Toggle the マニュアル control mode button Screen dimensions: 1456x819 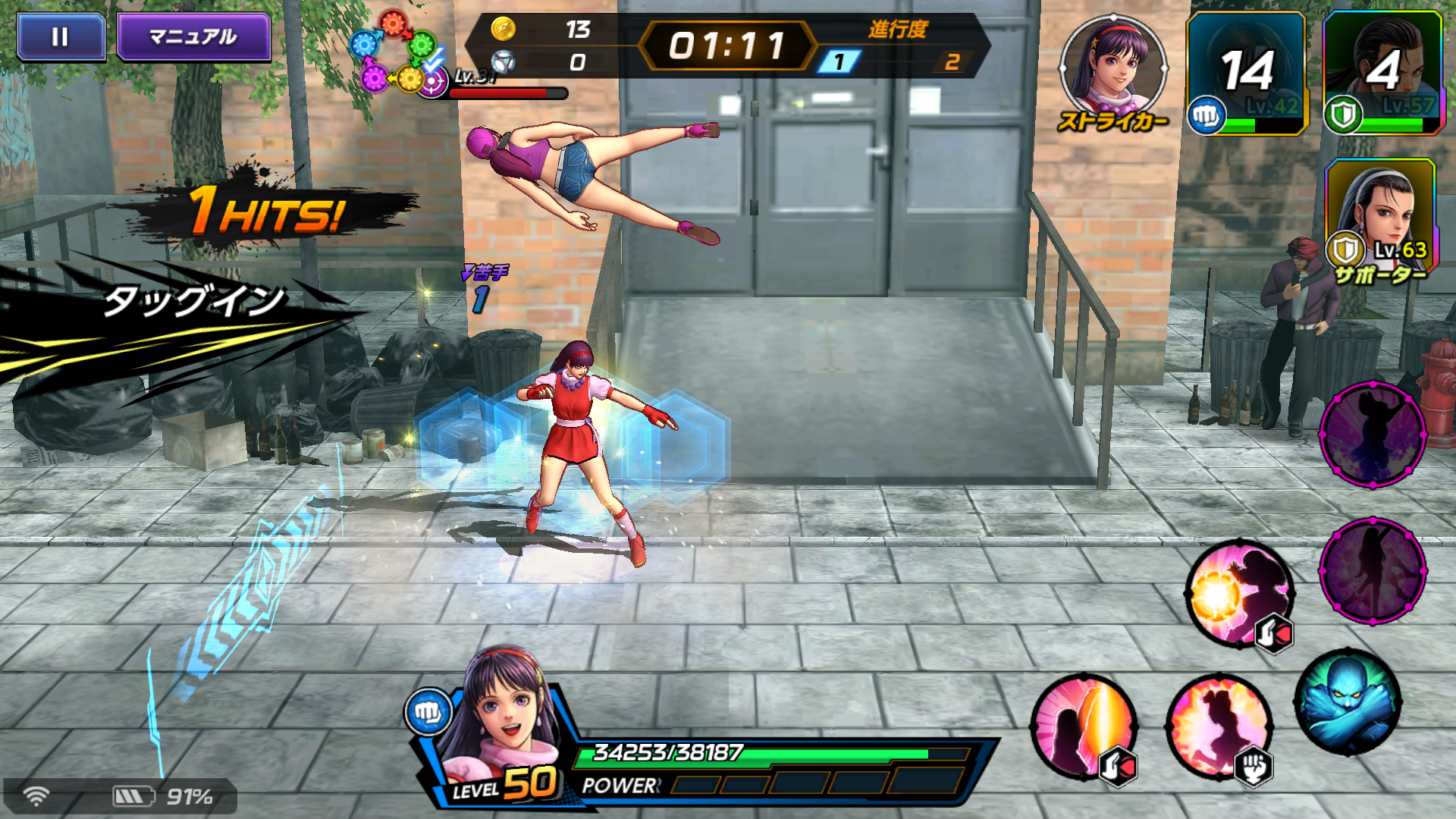click(193, 36)
